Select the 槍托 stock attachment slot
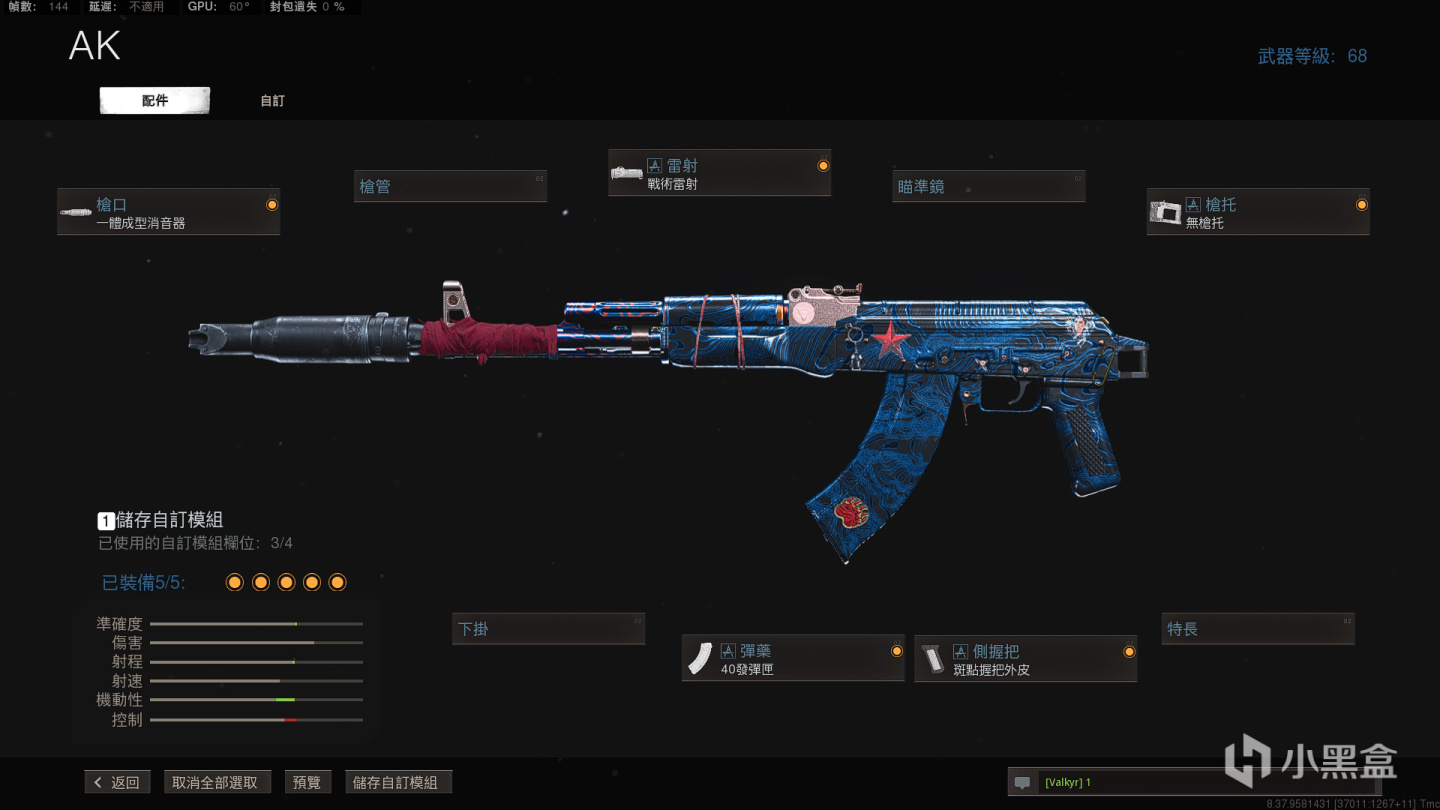The height and width of the screenshot is (810, 1440). pos(1257,212)
